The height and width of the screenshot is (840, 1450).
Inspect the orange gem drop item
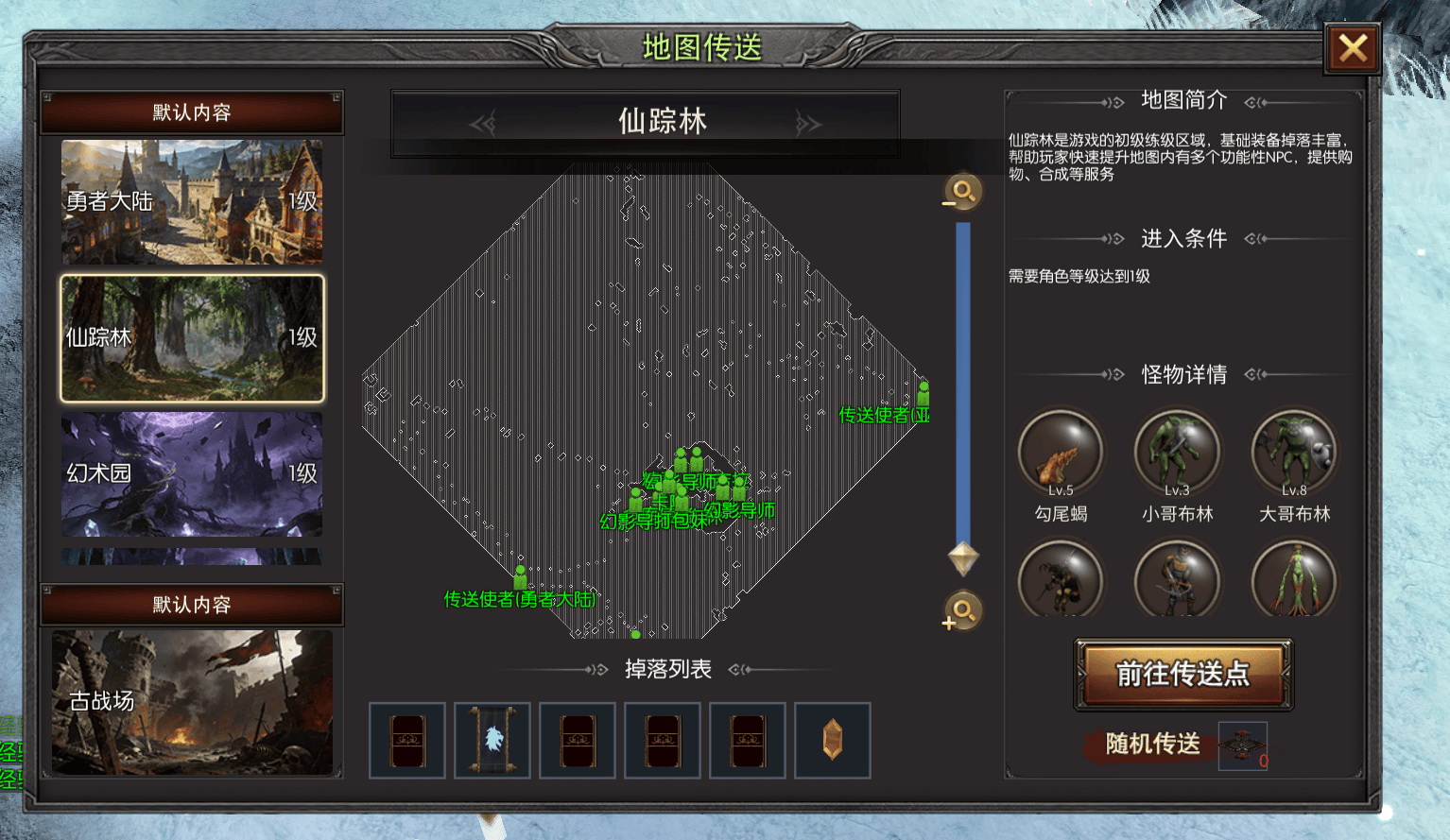pyautogui.click(x=832, y=740)
